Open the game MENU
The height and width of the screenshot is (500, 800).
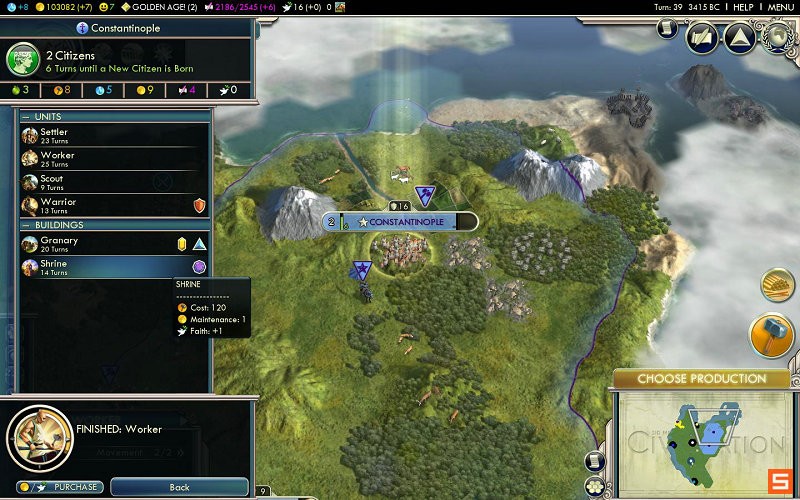pyautogui.click(x=780, y=7)
